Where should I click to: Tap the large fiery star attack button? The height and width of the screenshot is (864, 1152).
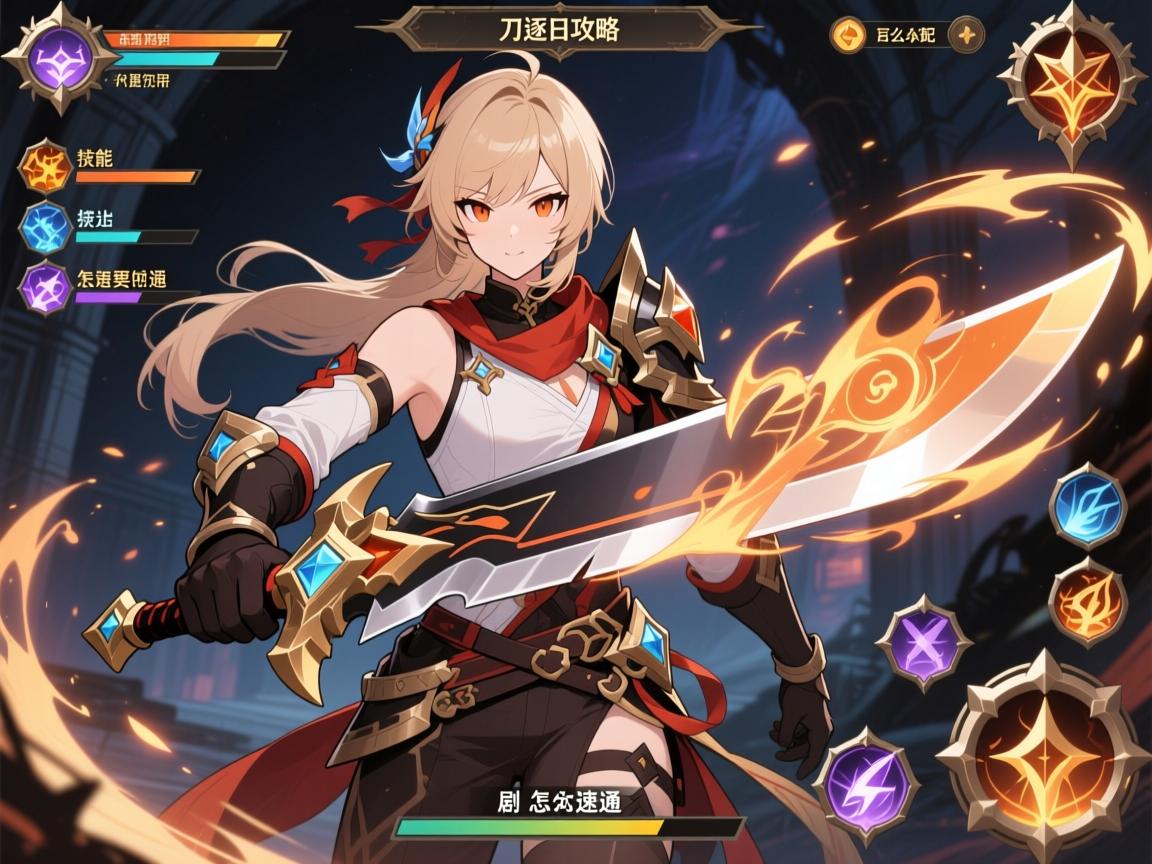[1043, 753]
